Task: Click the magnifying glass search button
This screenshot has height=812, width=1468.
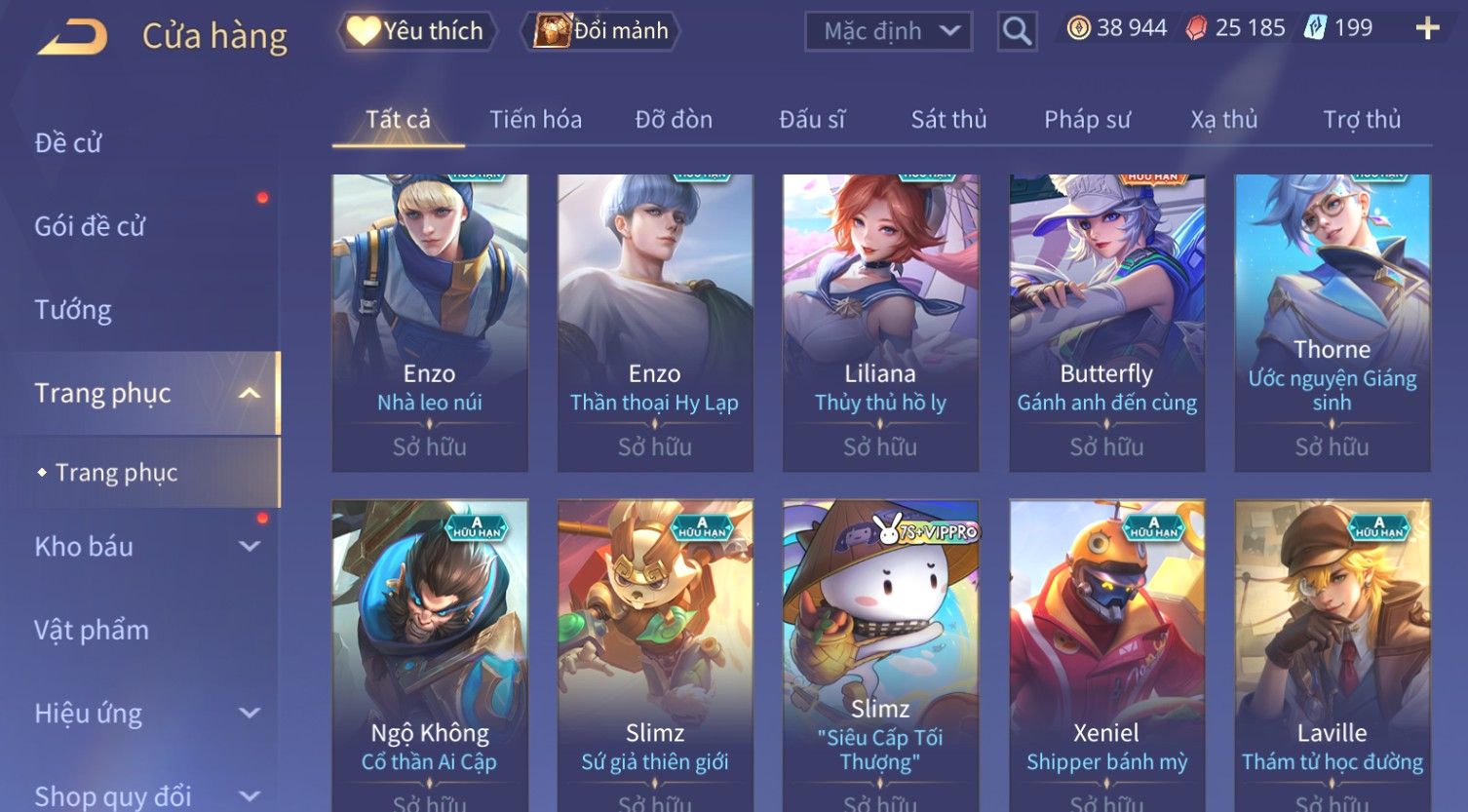Action: click(1017, 31)
